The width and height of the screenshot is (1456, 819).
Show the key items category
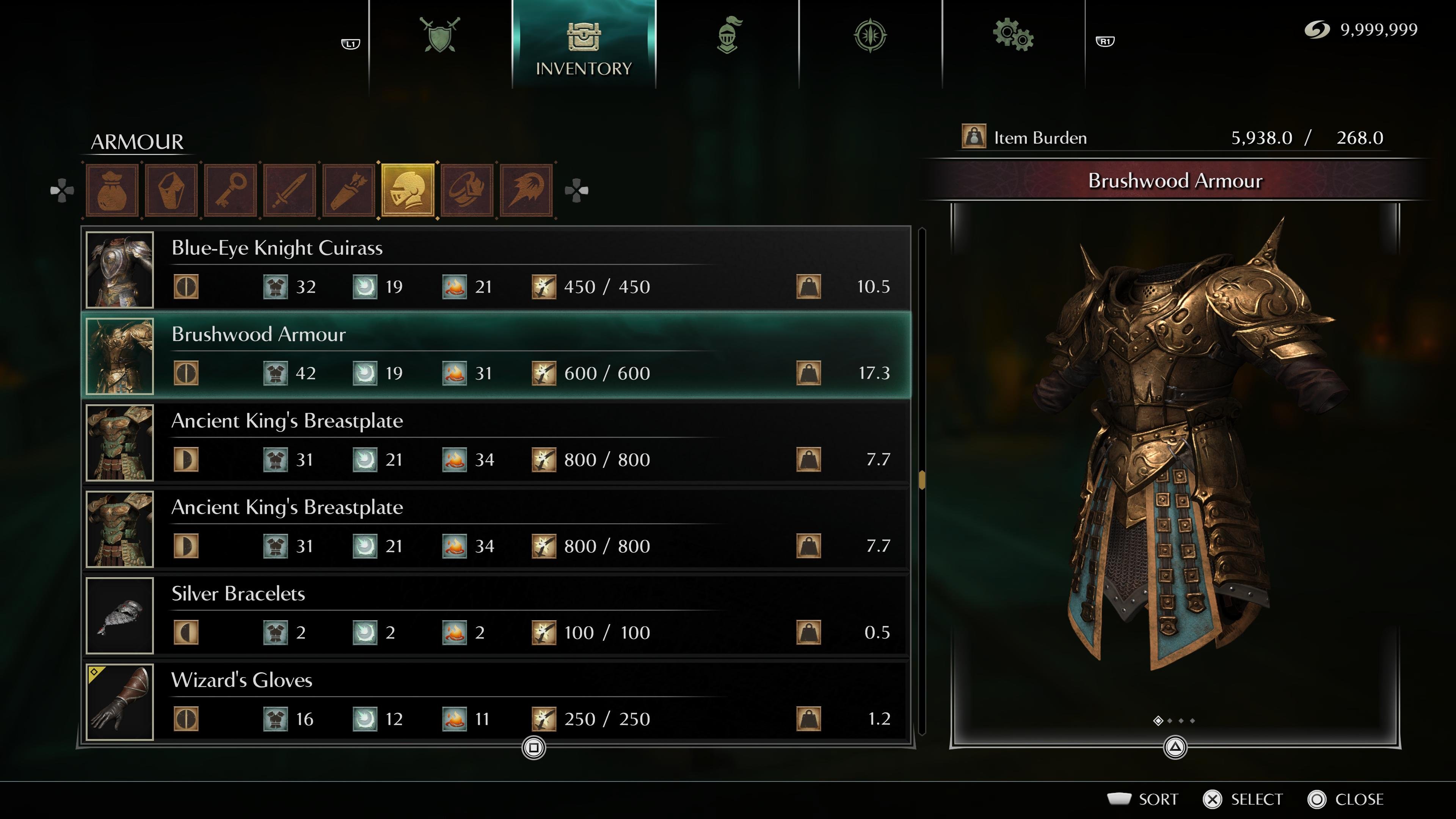point(231,190)
